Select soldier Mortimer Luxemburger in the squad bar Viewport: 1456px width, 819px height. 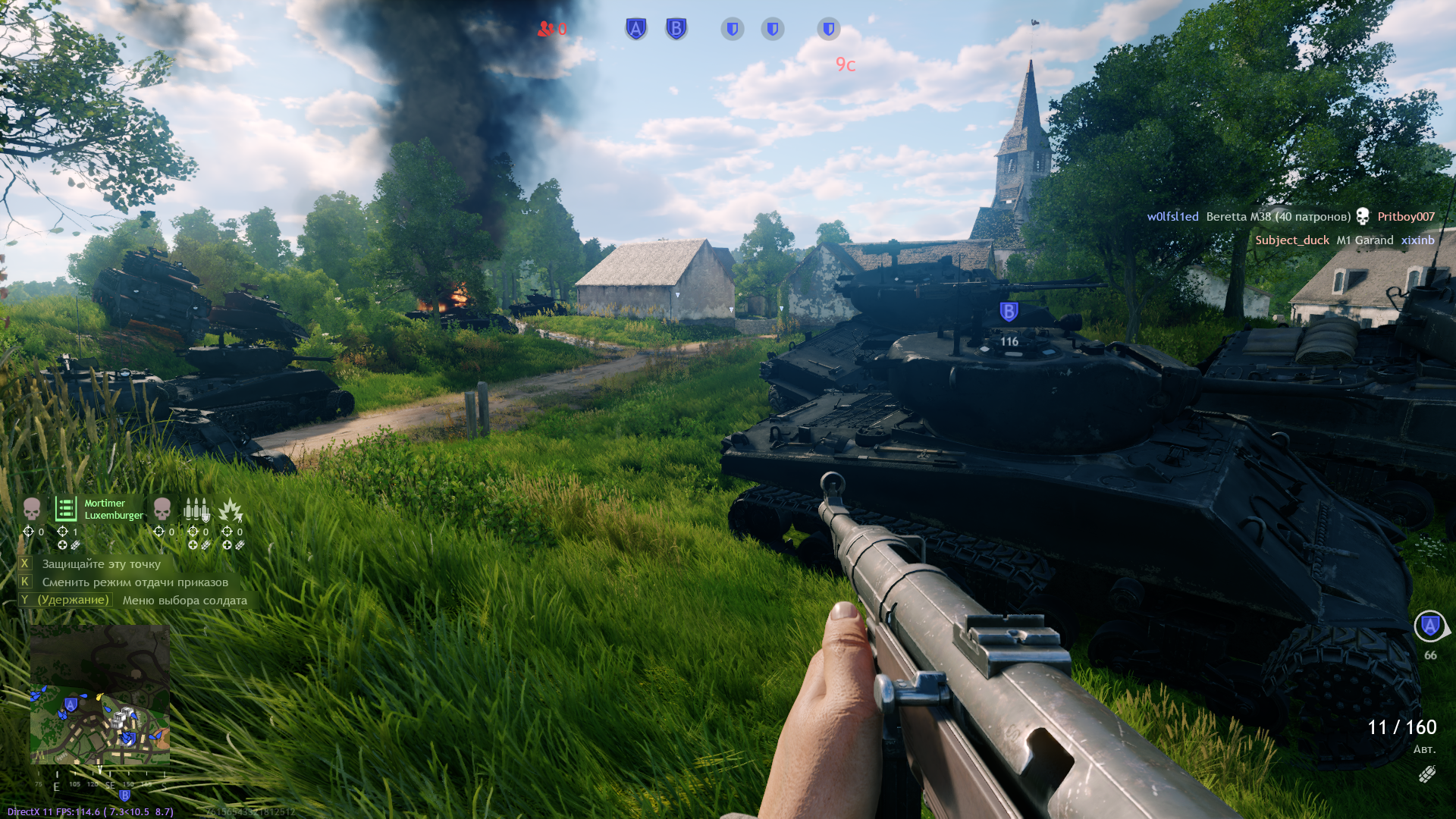tap(67, 509)
